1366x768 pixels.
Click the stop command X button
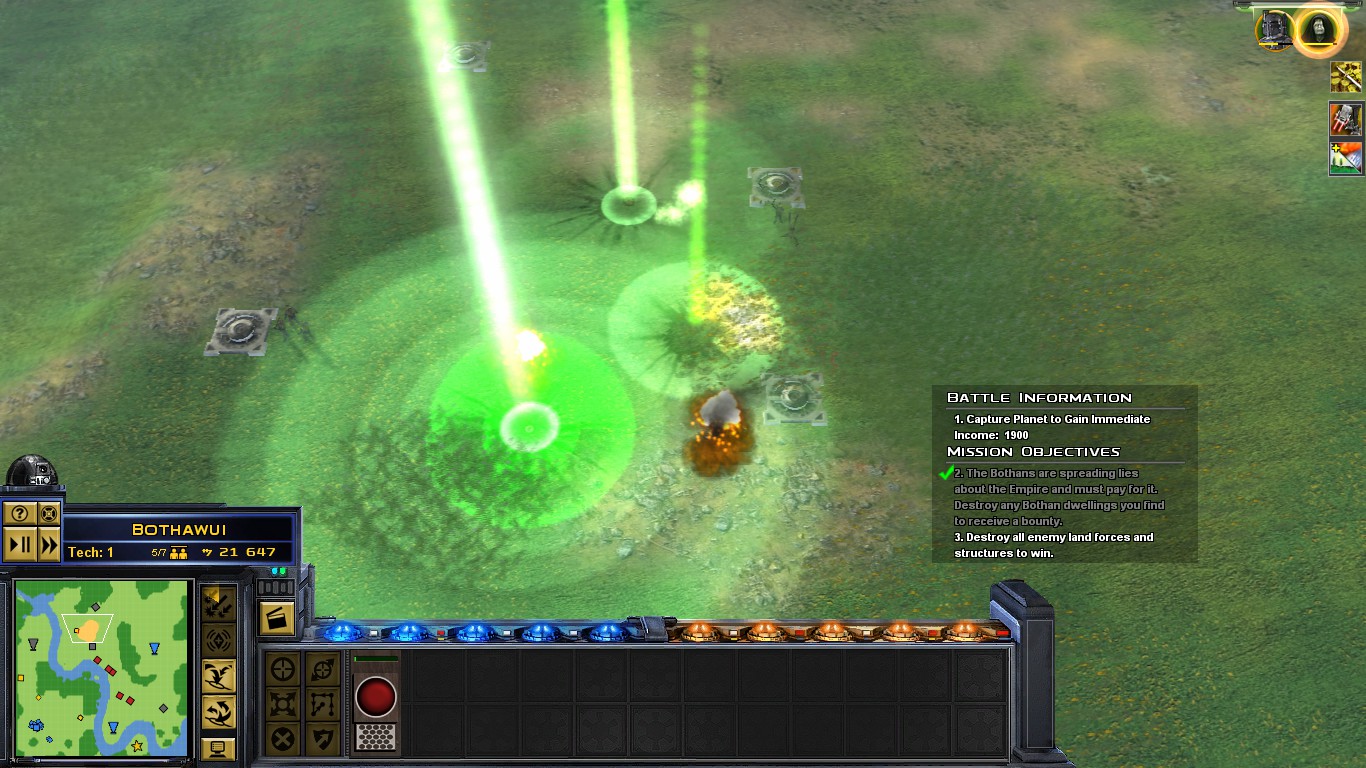coord(283,740)
